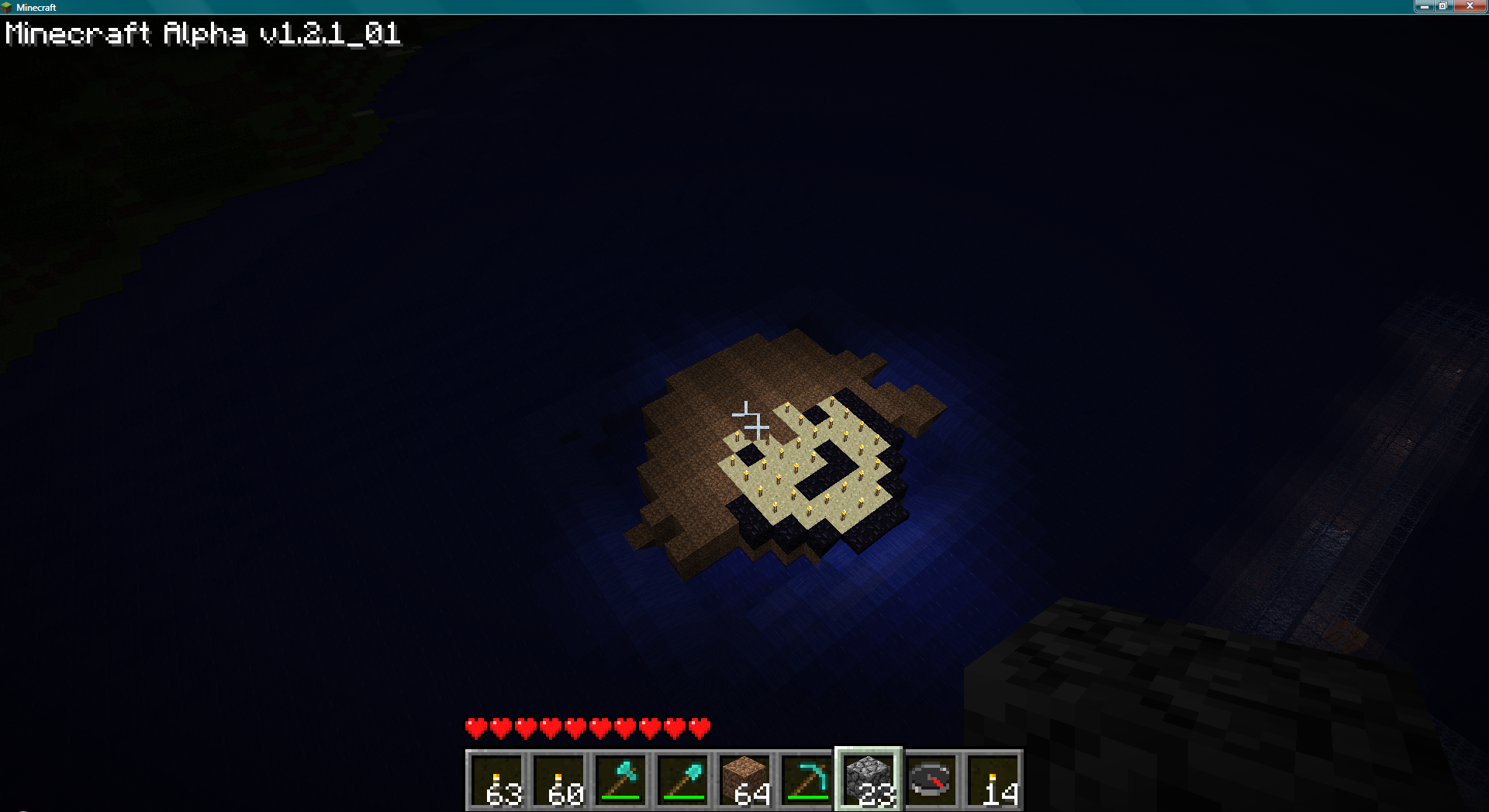Select the torch stack of 60
Viewport: 1489px width, 812px height.
click(558, 779)
